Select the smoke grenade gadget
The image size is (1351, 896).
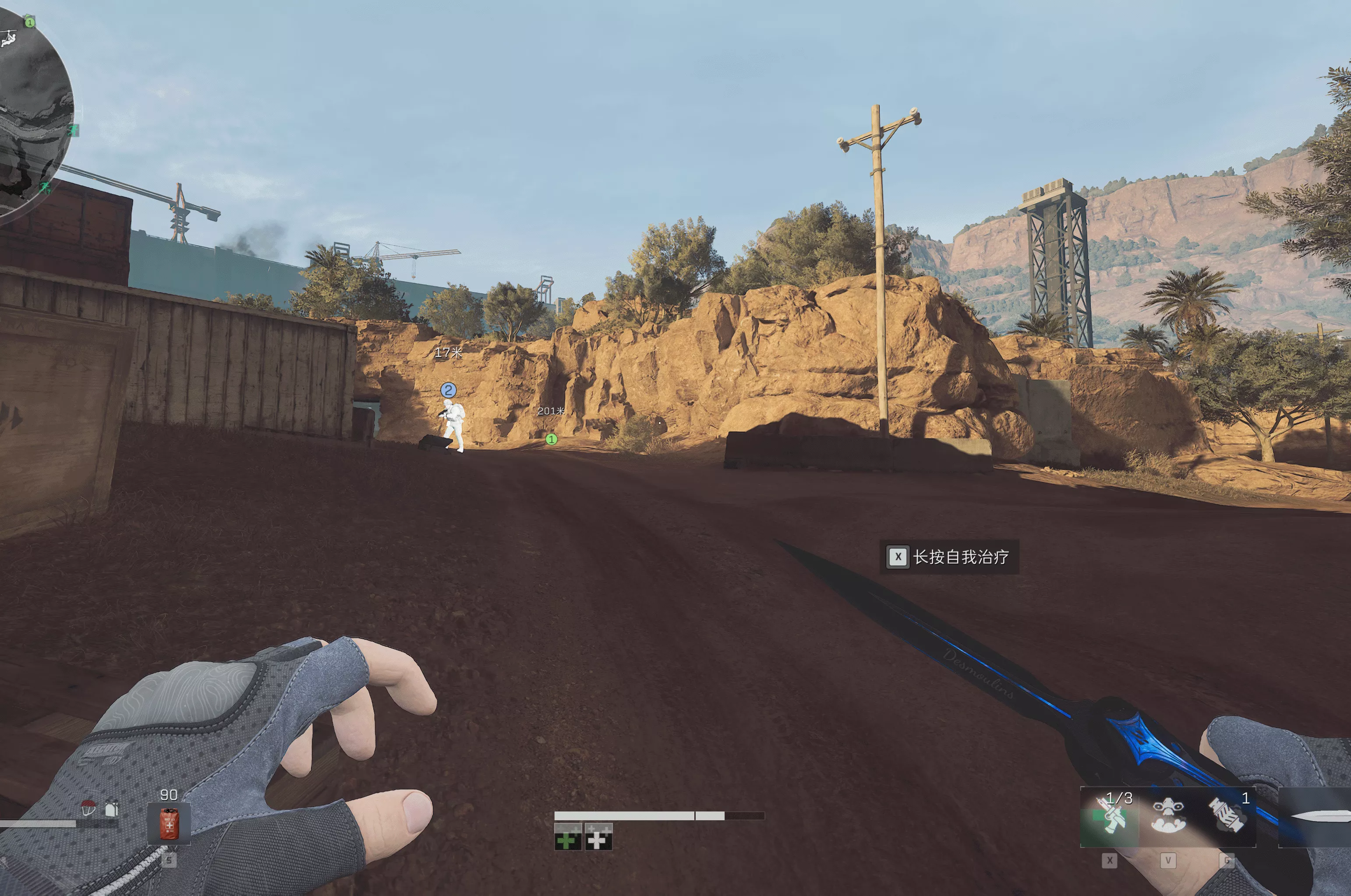pos(1227,816)
